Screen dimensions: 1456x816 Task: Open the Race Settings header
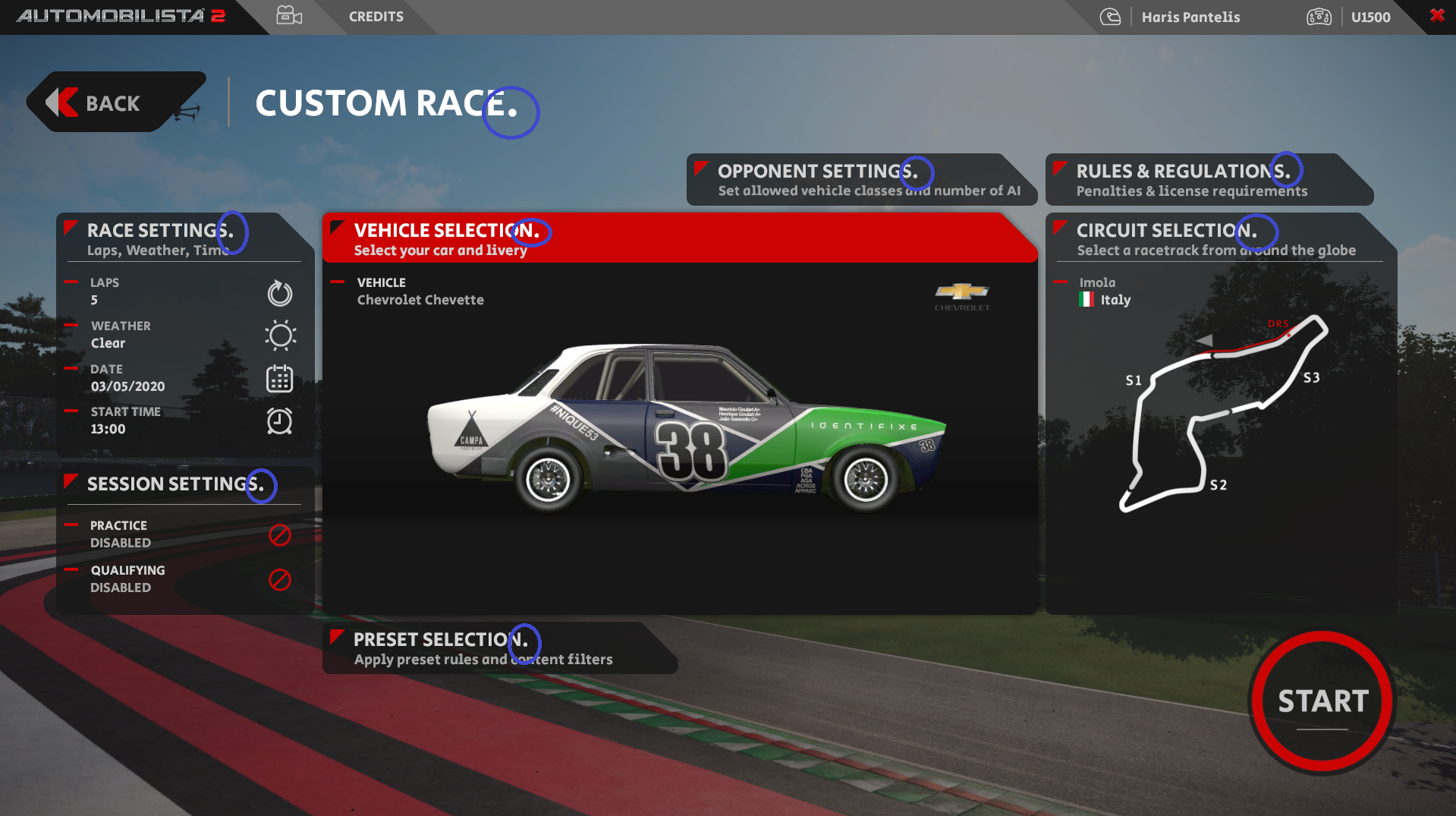click(184, 238)
